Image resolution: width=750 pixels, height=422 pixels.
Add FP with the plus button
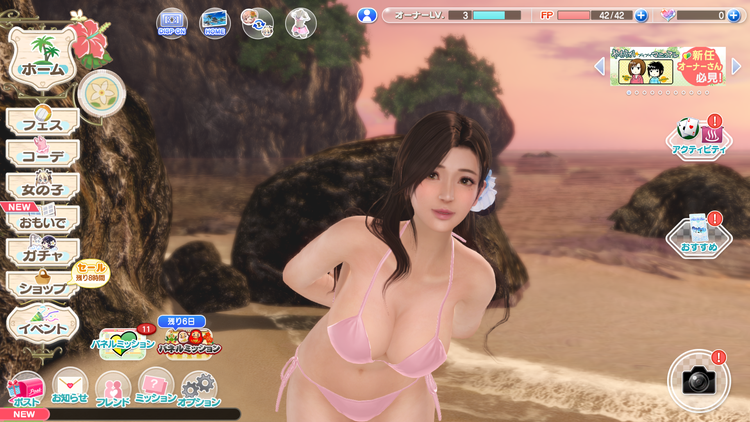(641, 16)
